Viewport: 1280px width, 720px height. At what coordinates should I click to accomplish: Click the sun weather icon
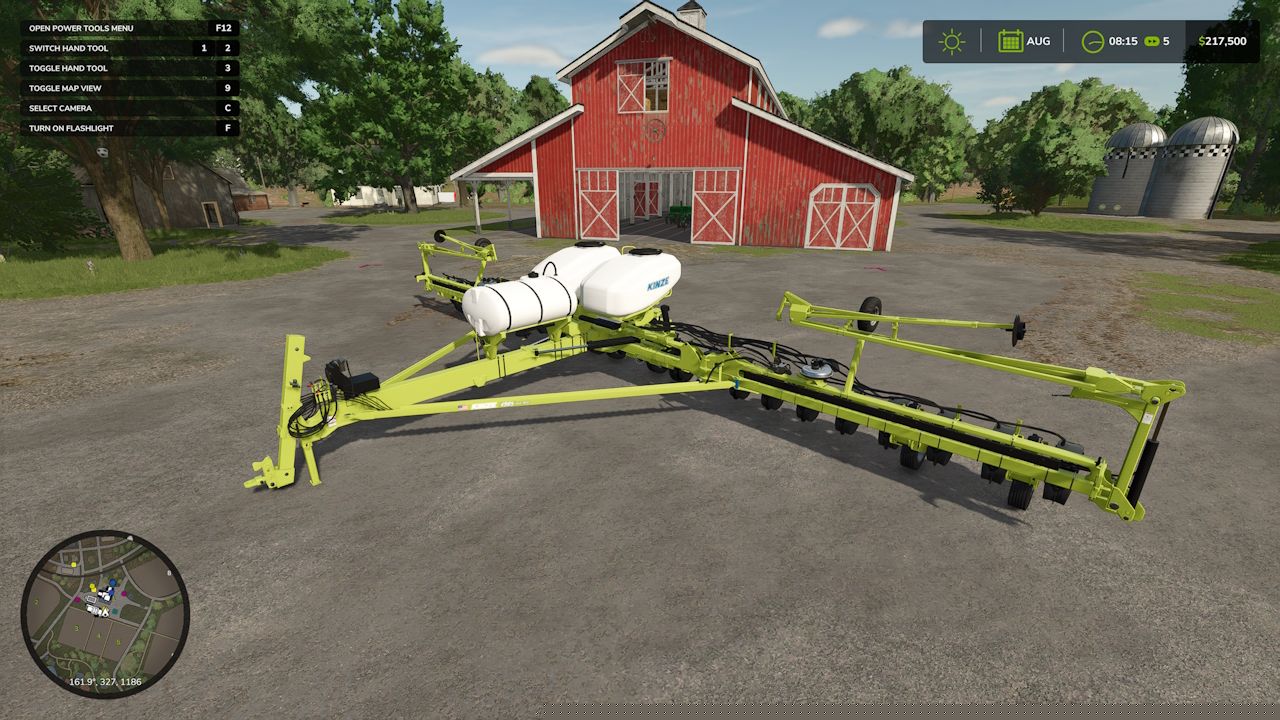(951, 41)
